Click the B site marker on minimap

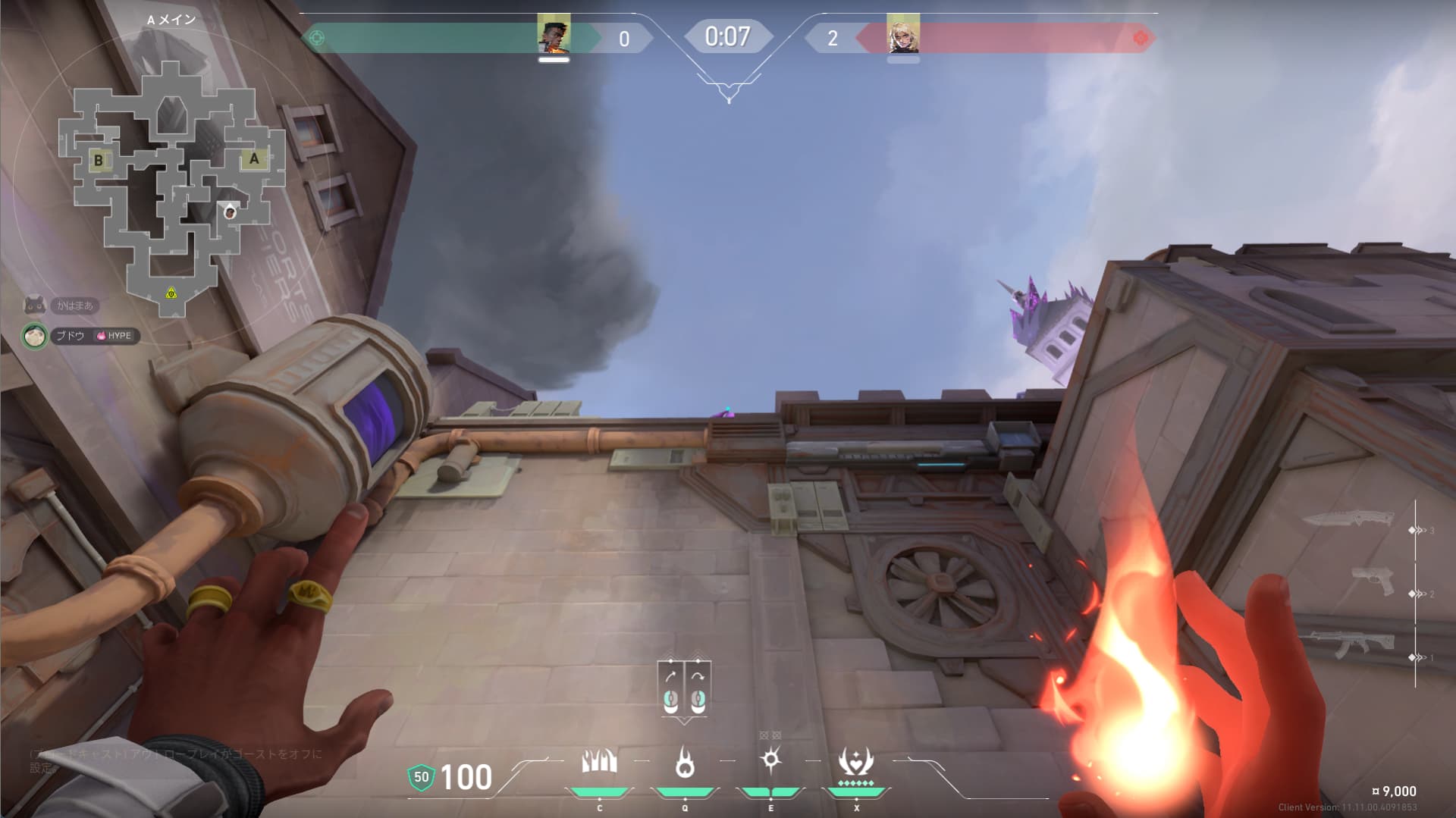tap(99, 161)
